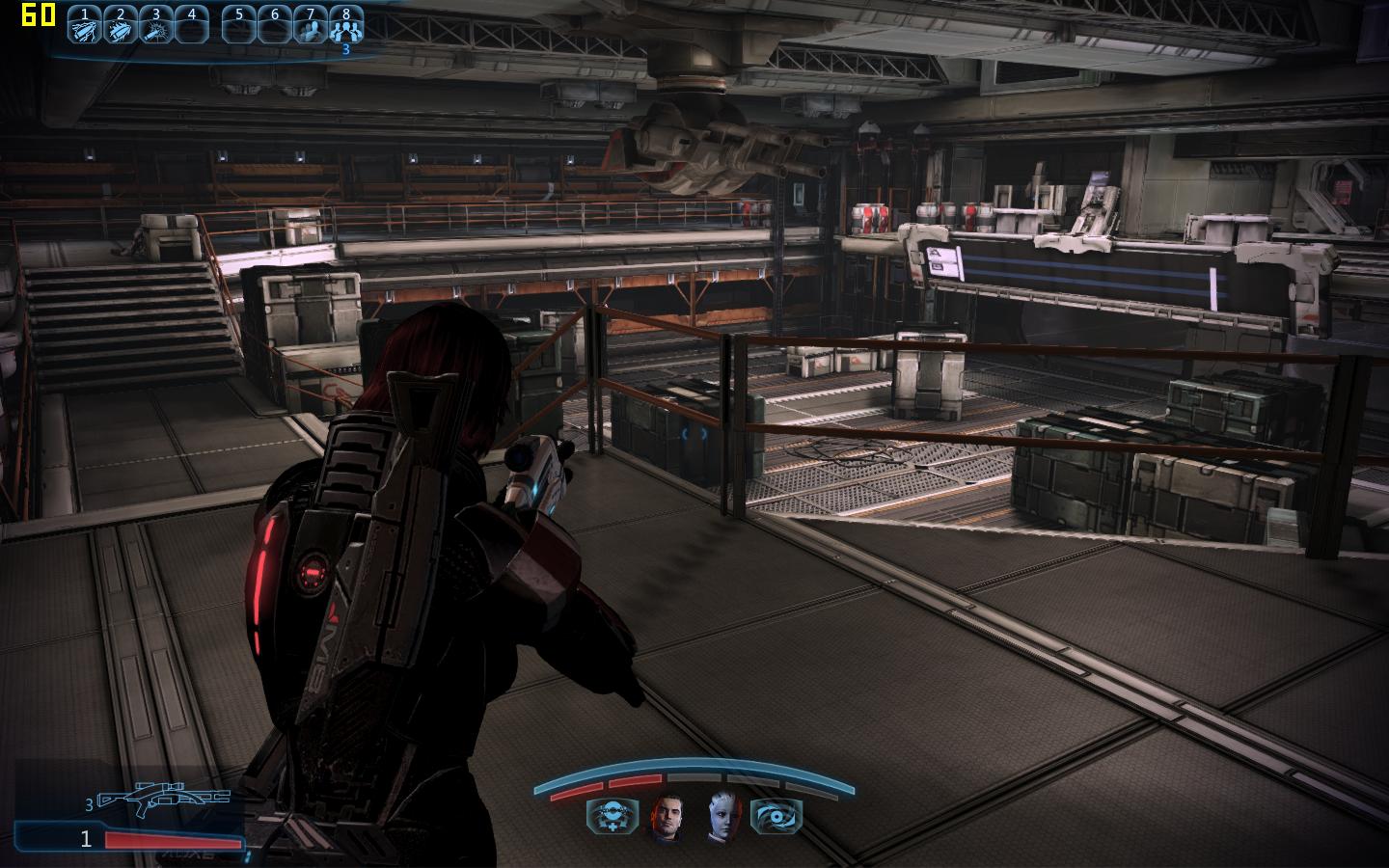Image resolution: width=1389 pixels, height=868 pixels.
Task: Select the blue asari squadmate portrait
Action: (x=722, y=817)
